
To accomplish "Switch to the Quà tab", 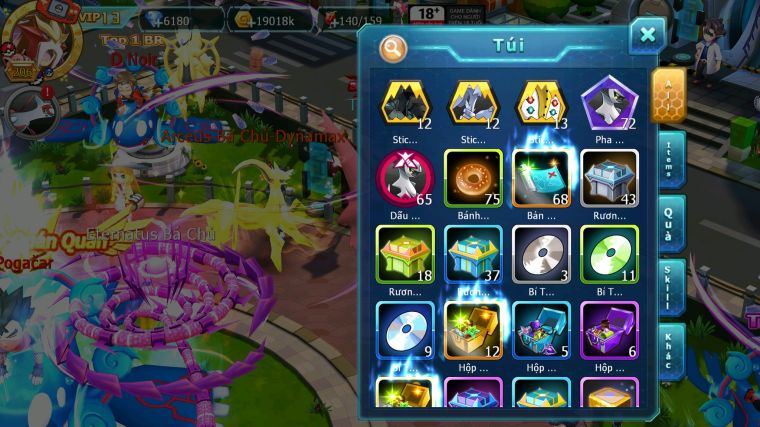I will tap(672, 223).
